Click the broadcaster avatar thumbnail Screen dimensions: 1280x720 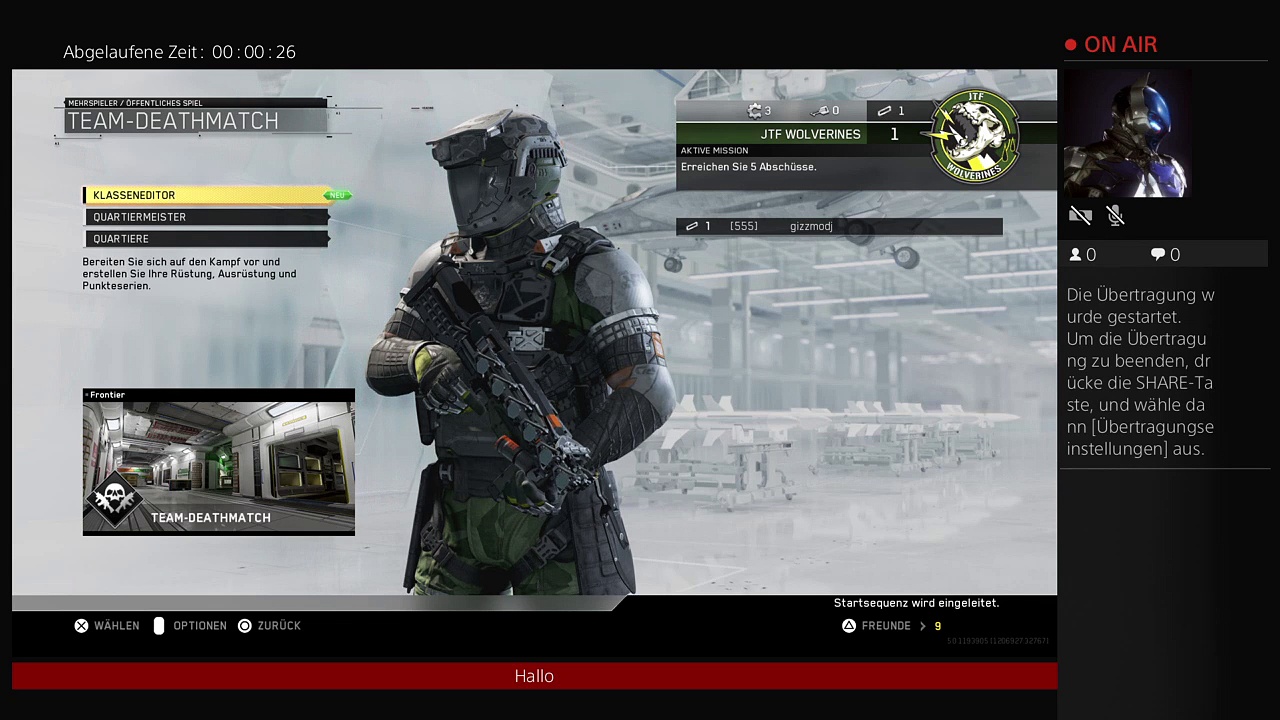(1126, 134)
